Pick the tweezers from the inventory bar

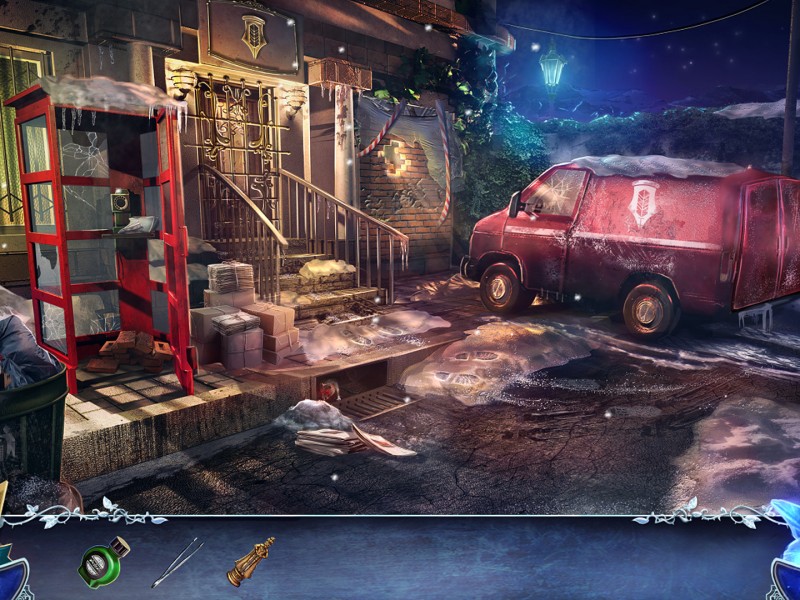[177, 562]
